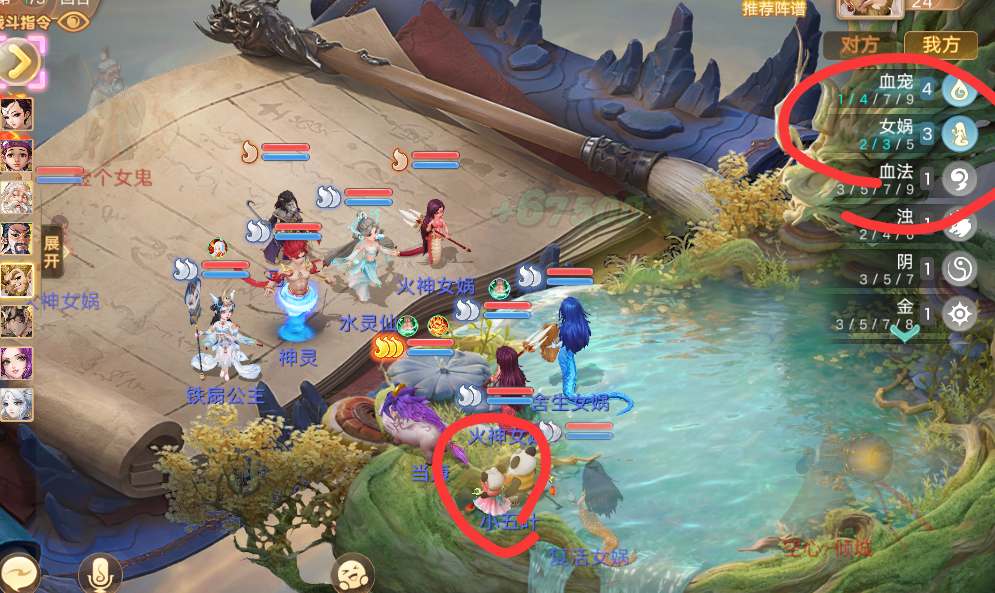Activate the microphone voice button
Viewport: 995px width, 593px height.
100,574
